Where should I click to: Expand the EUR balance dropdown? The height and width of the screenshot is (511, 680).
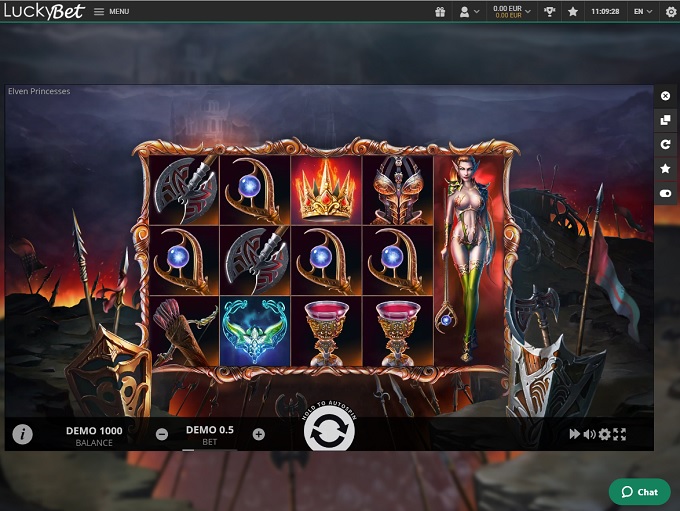pyautogui.click(x=512, y=12)
